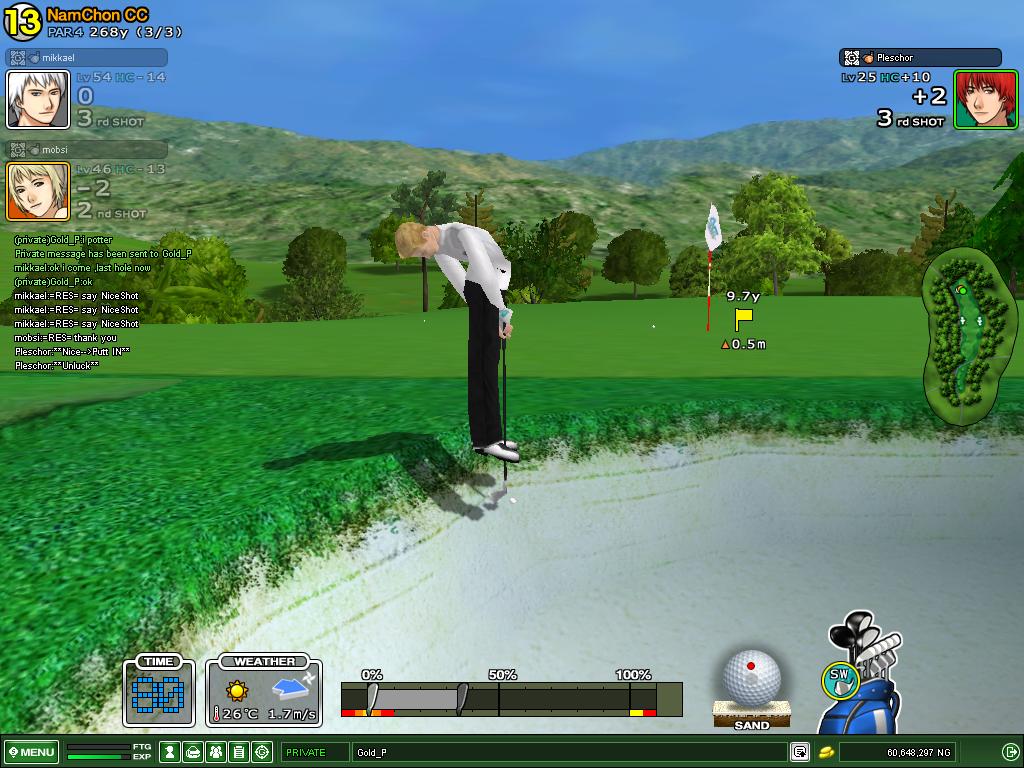Select mobsi's player portrait
This screenshot has height=768, width=1024.
click(38, 191)
